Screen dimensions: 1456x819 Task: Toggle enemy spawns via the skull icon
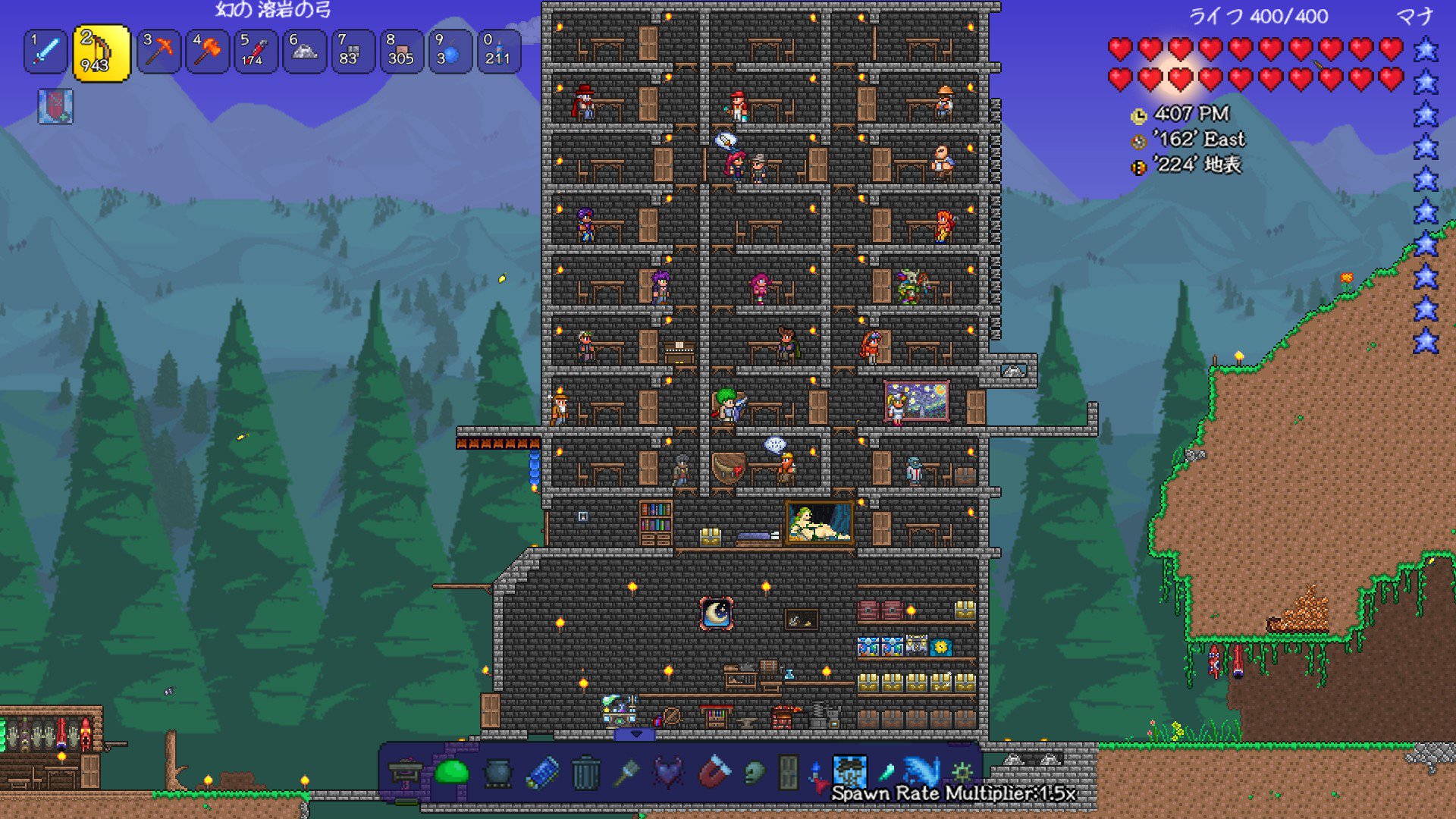755,772
